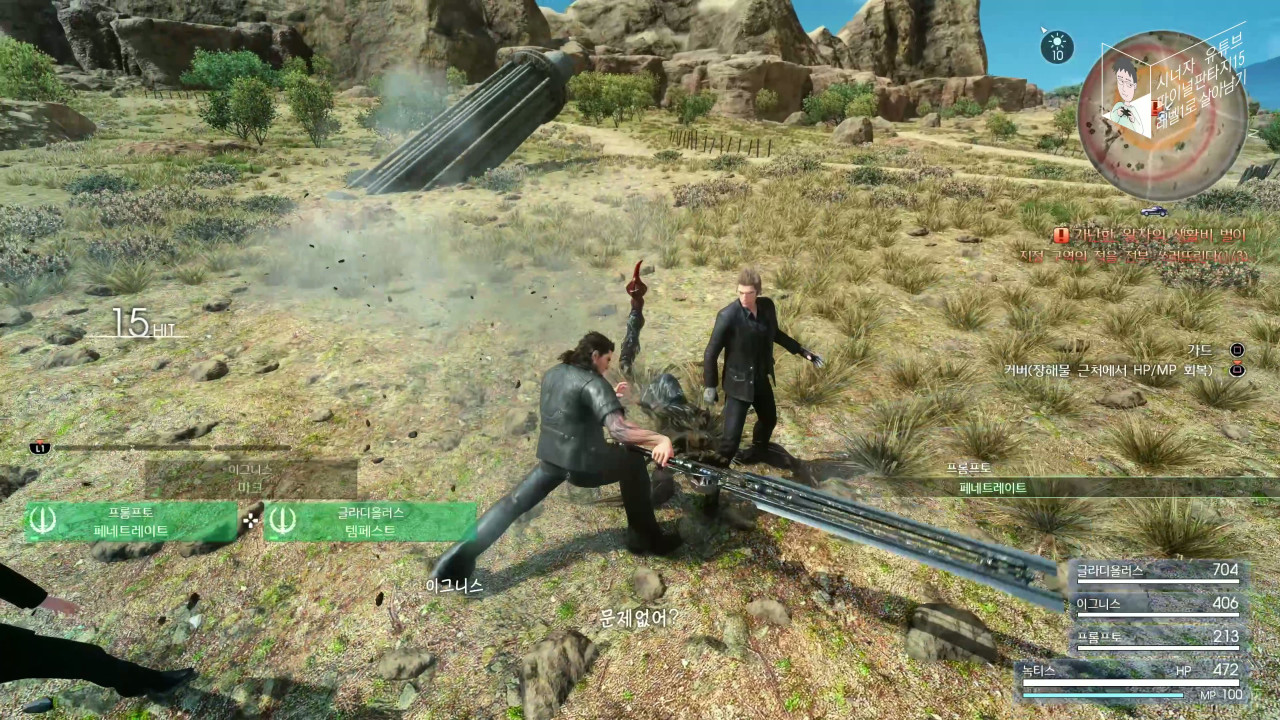Viewport: 1280px width, 720px height.
Task: Choose Ignis's 마크 technique
Action: coord(250,478)
